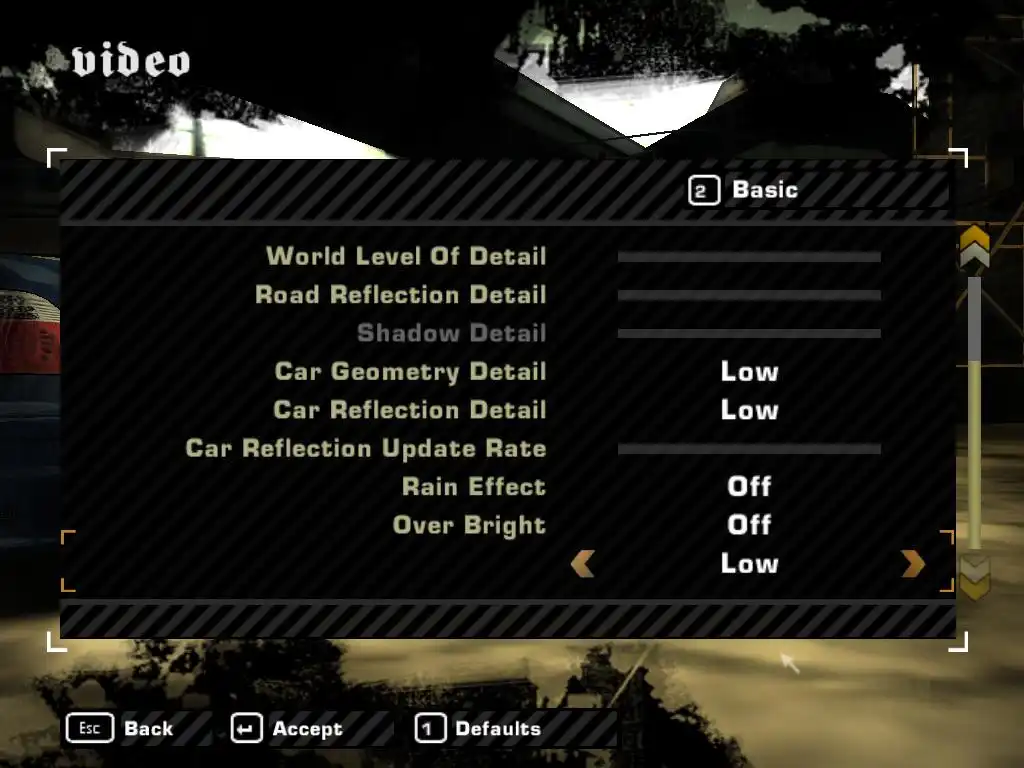Go Back to the previous menu
Screen dimensions: 1024x768
point(120,729)
